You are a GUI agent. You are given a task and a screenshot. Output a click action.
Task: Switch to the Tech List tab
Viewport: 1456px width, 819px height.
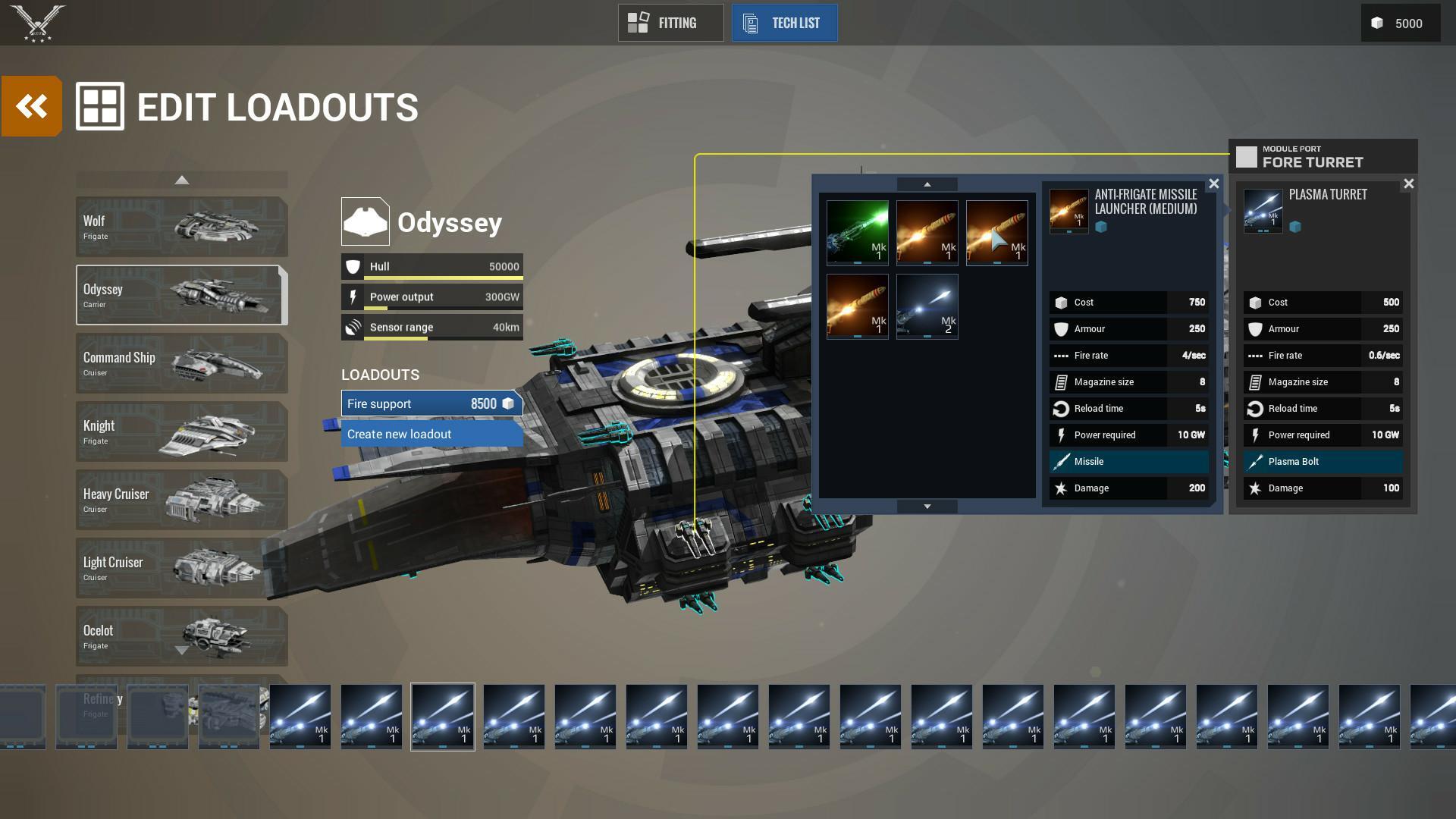click(784, 23)
